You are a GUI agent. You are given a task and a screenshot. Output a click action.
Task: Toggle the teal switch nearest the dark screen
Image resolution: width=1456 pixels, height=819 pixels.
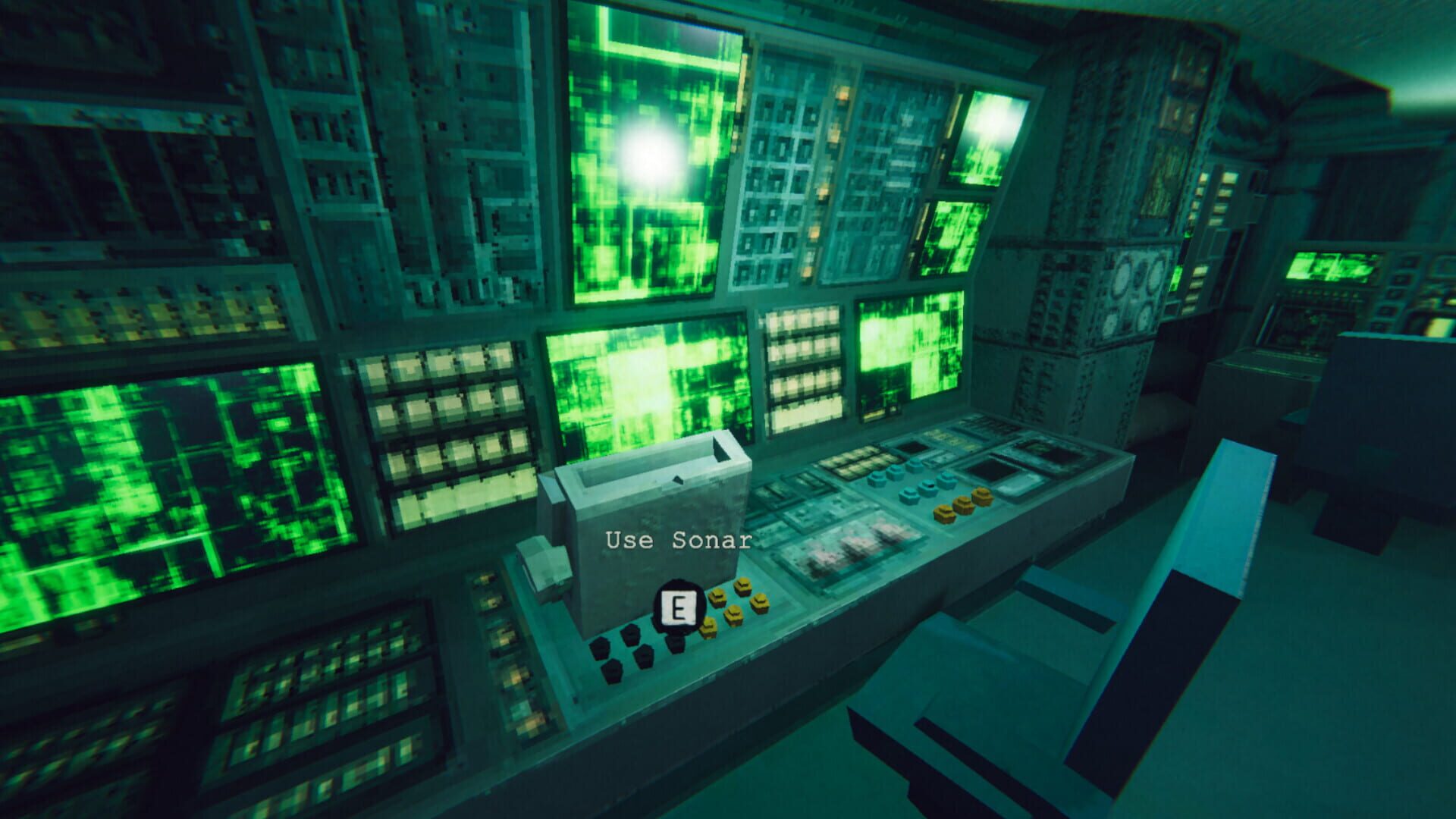coord(946,479)
